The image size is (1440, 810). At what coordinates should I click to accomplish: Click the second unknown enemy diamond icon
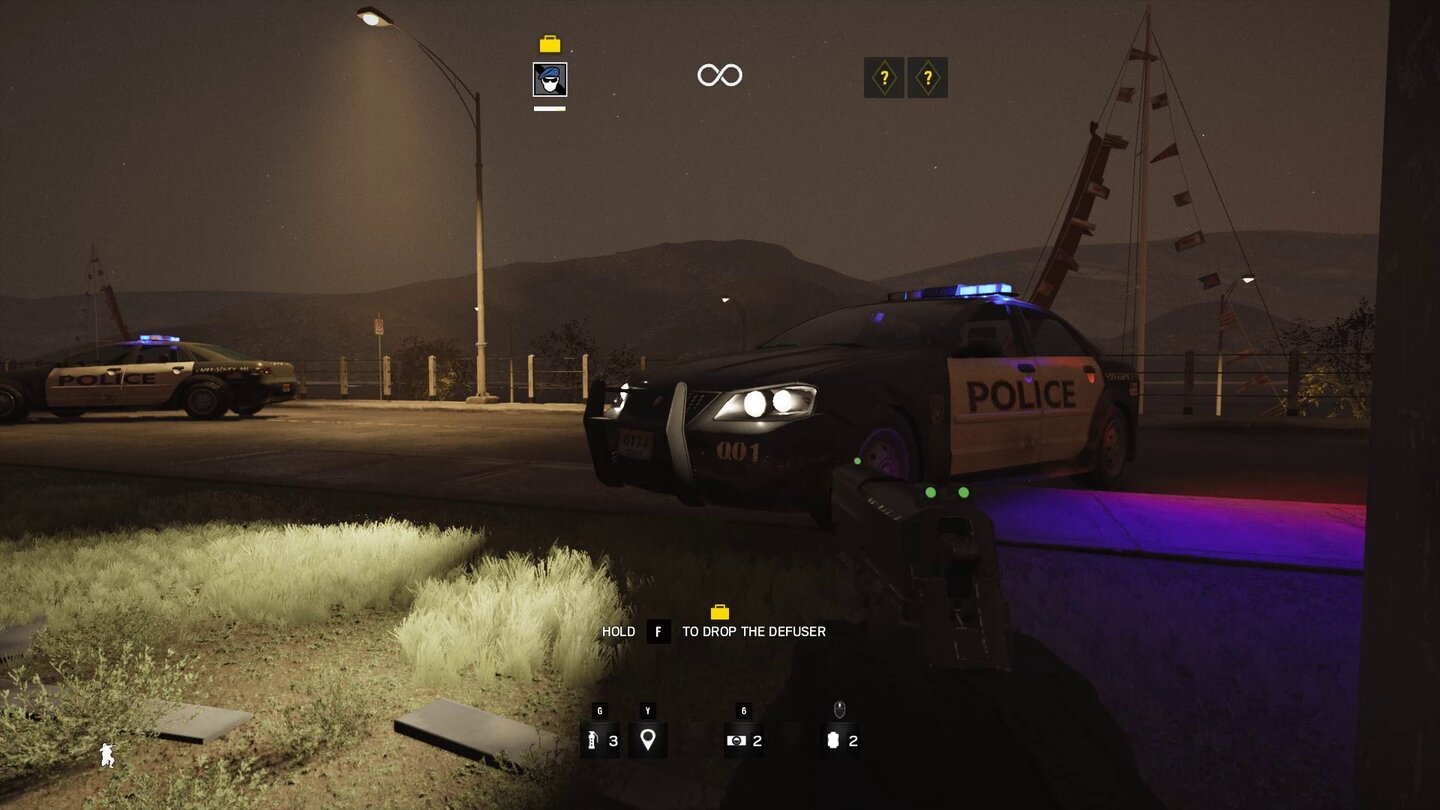pos(928,77)
